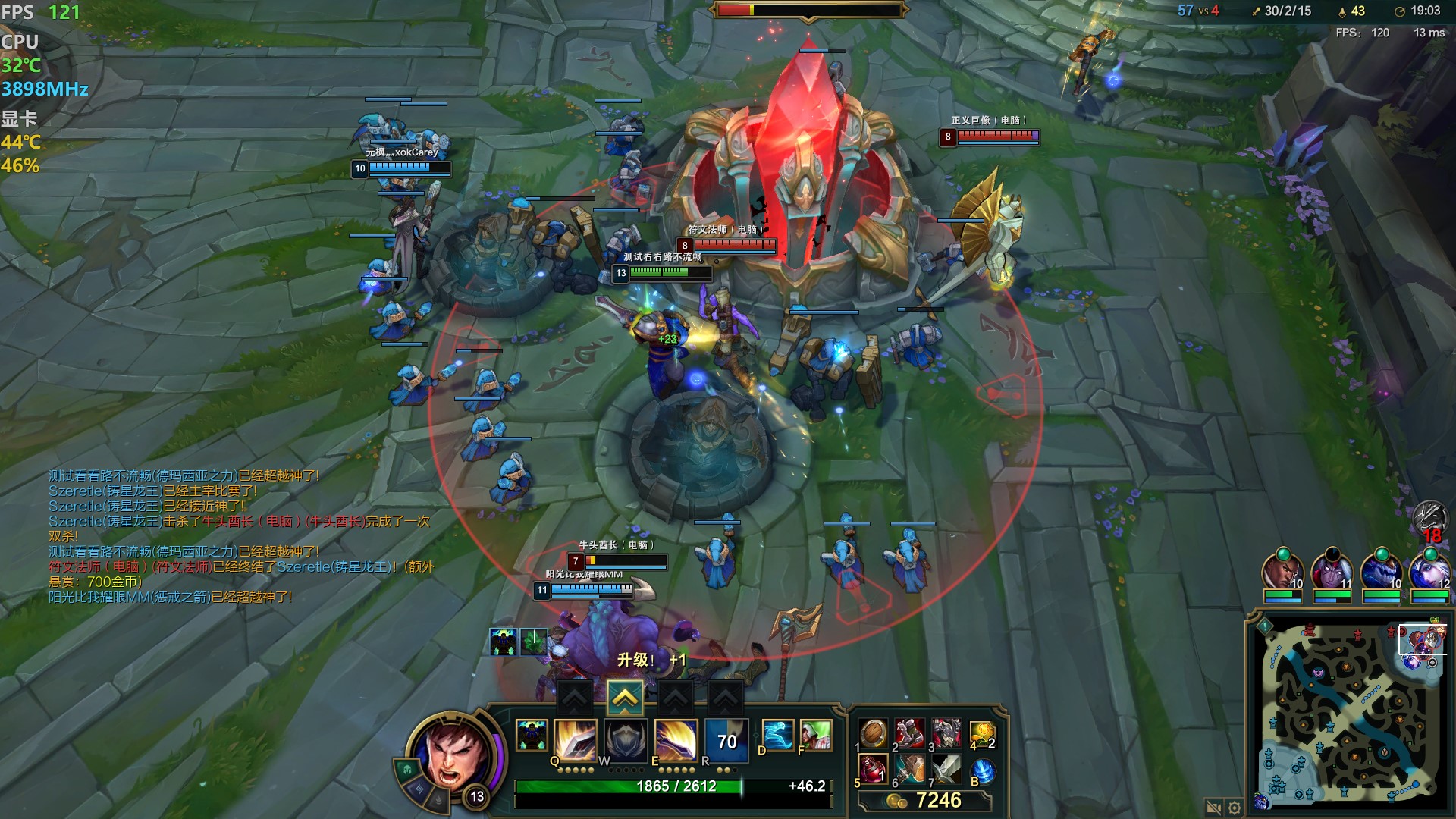Use the Heal summoner spell

click(815, 736)
